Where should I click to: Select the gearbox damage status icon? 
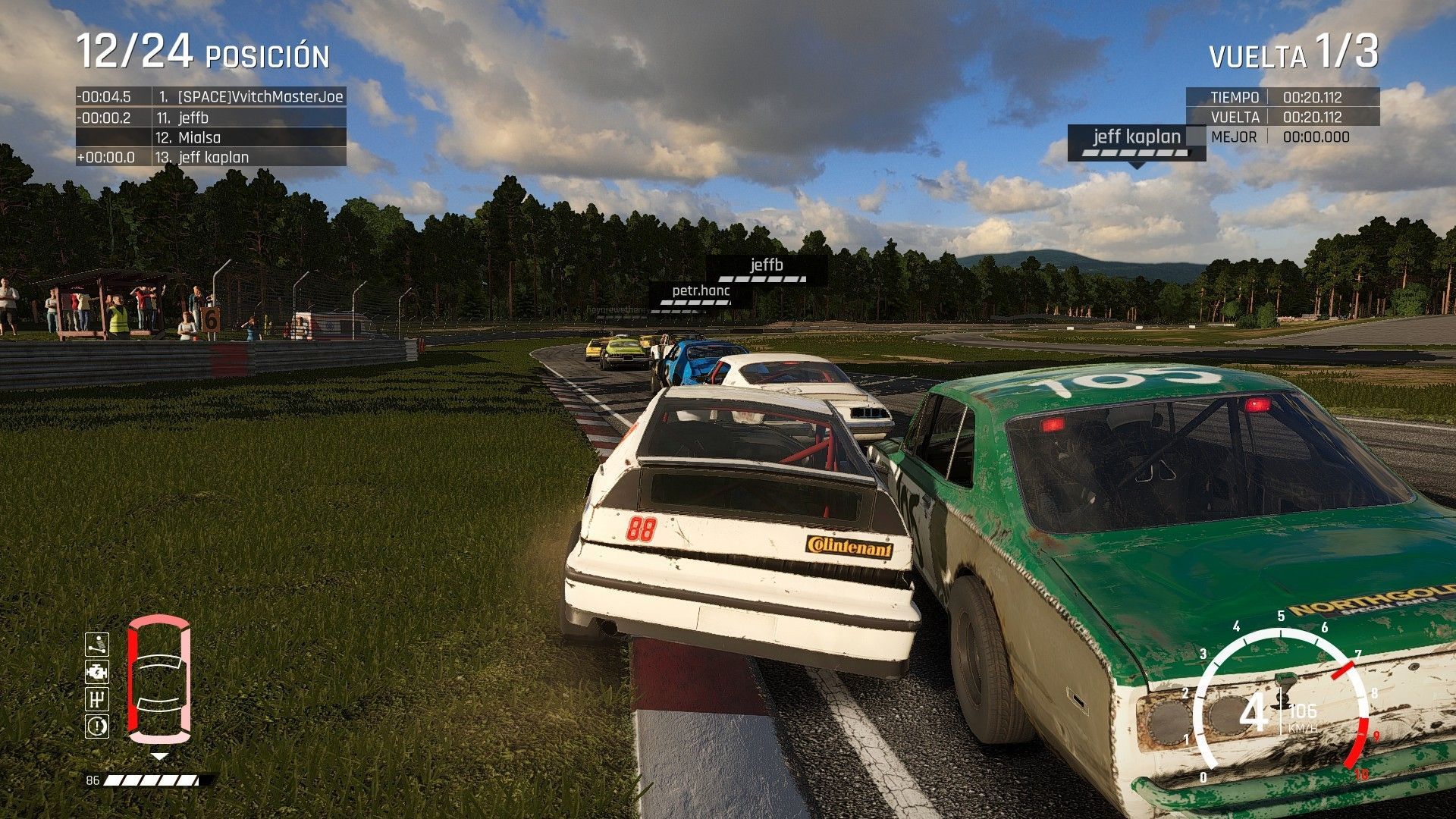click(x=97, y=699)
